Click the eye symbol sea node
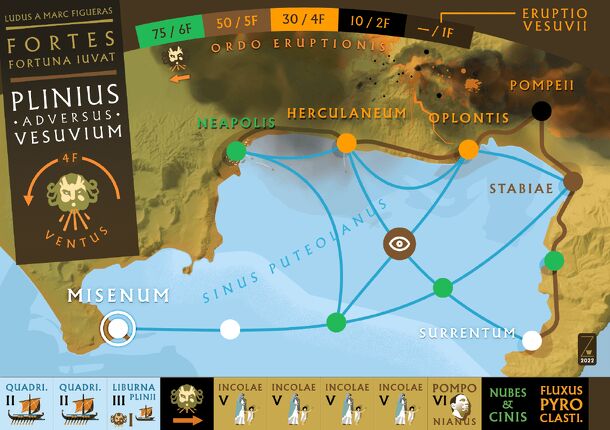 pyautogui.click(x=399, y=242)
